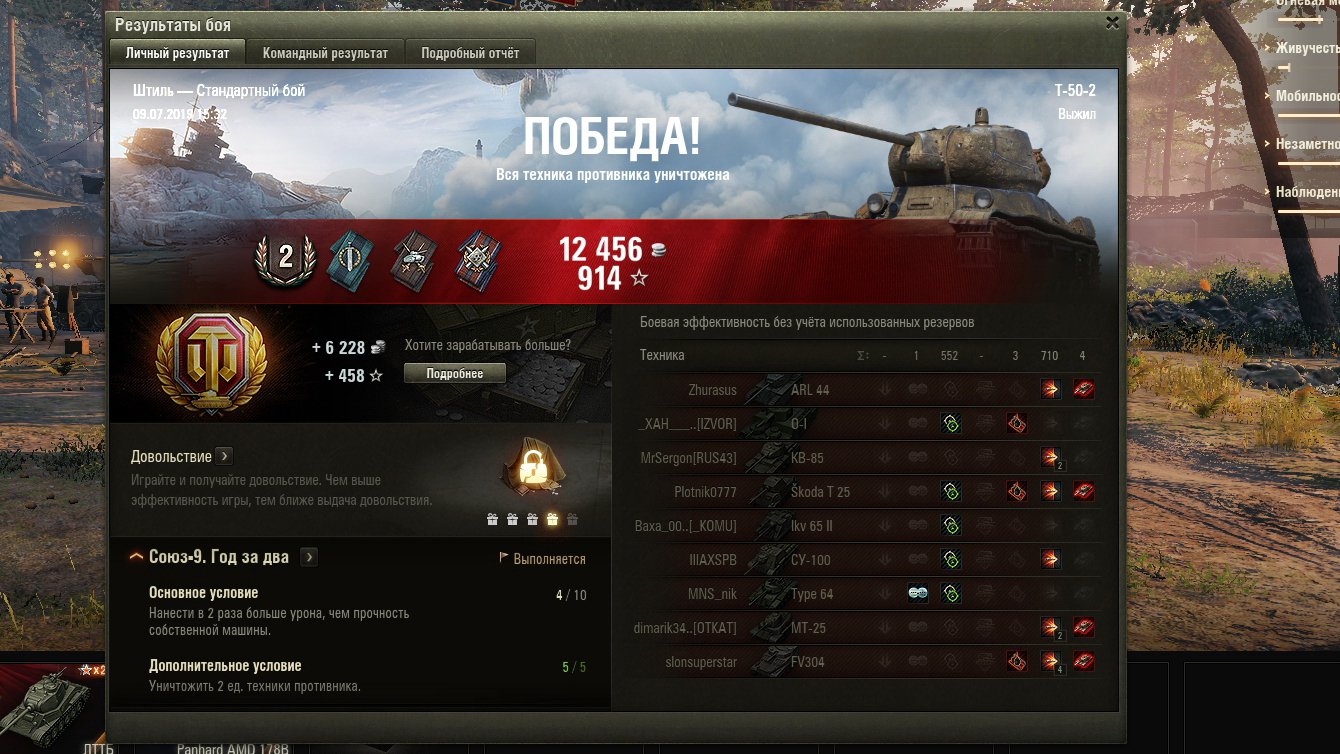
Task: Click the Техника column header
Action: [662, 355]
